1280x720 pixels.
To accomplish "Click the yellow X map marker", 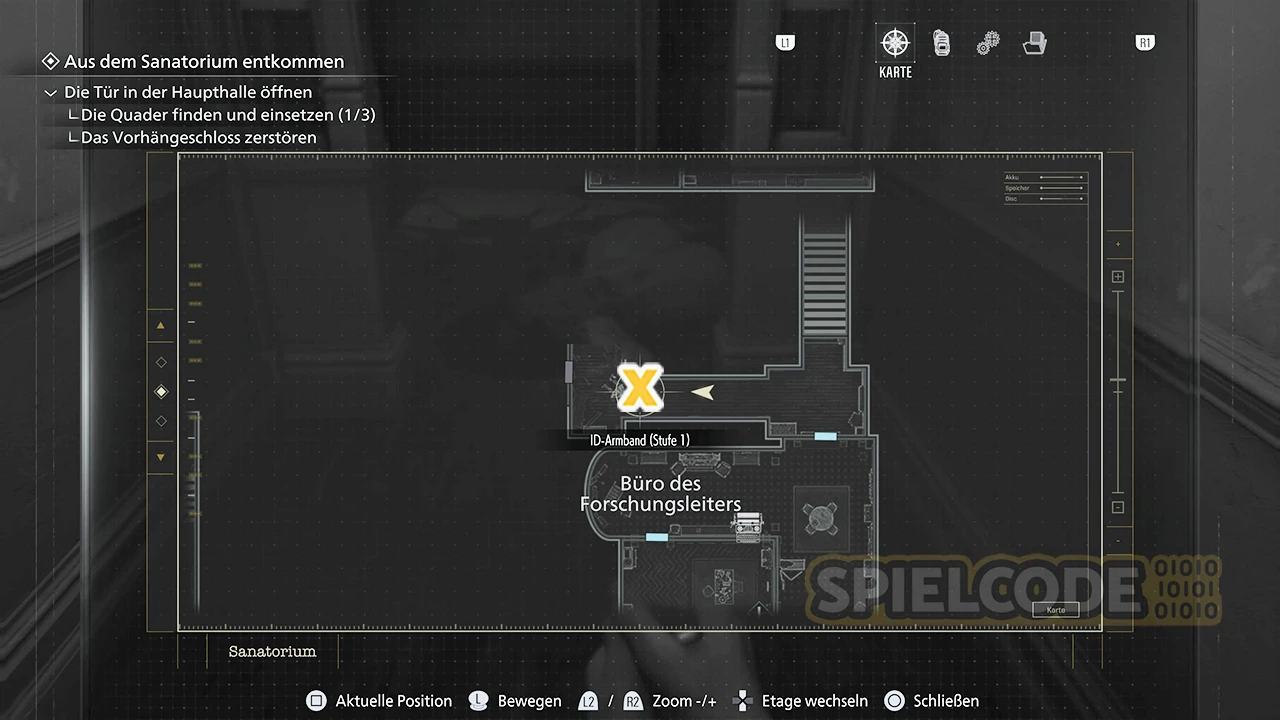I will point(639,388).
